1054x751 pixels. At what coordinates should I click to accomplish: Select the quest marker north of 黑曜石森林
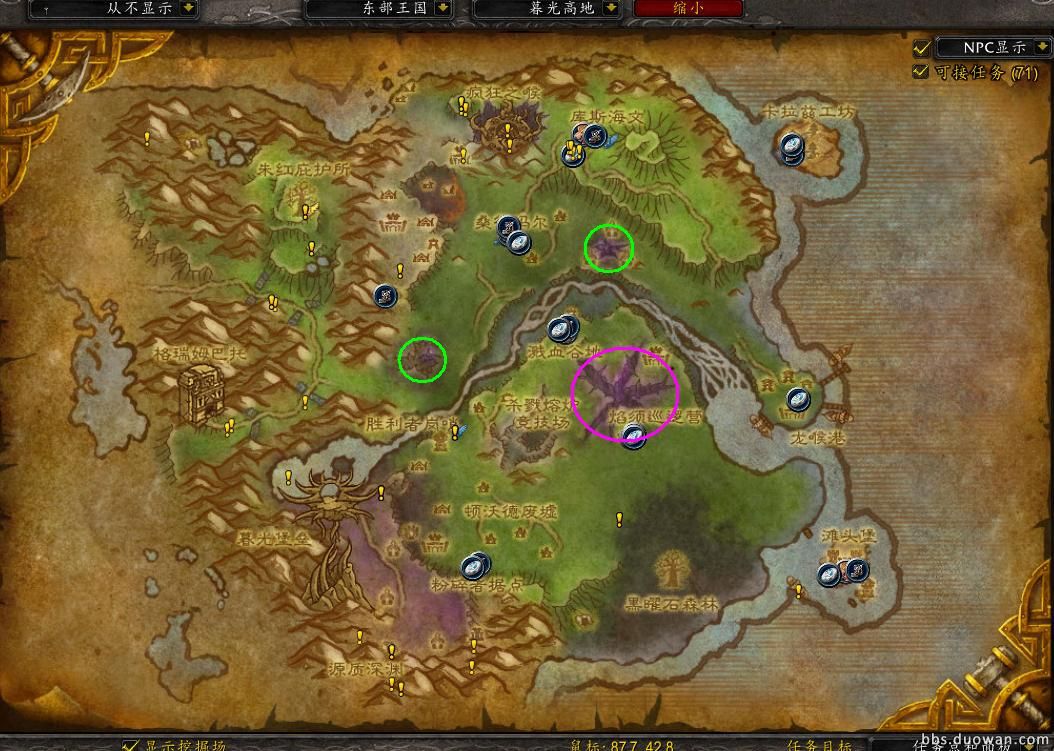click(x=619, y=519)
